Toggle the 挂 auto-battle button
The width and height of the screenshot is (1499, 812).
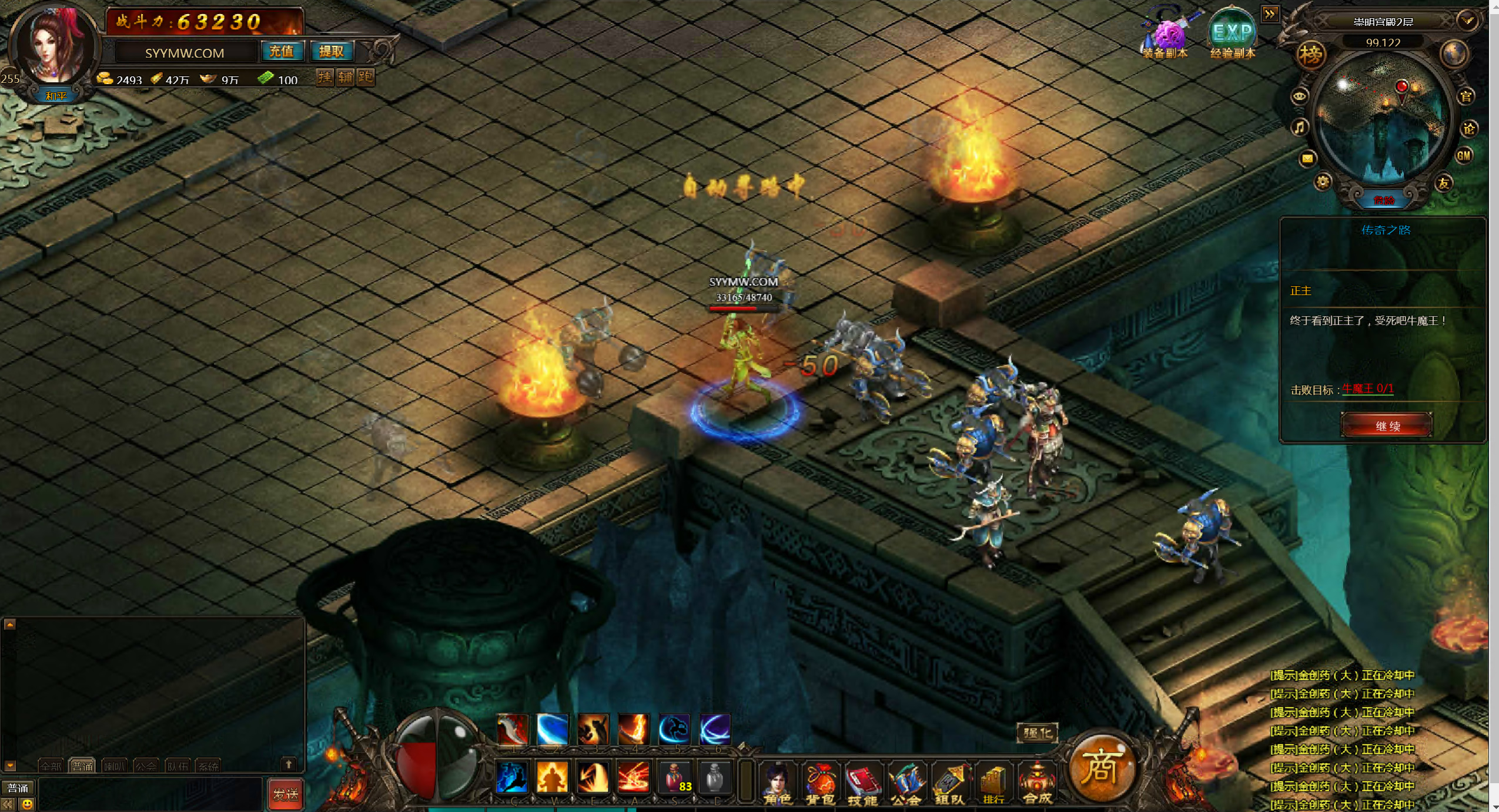tap(325, 78)
